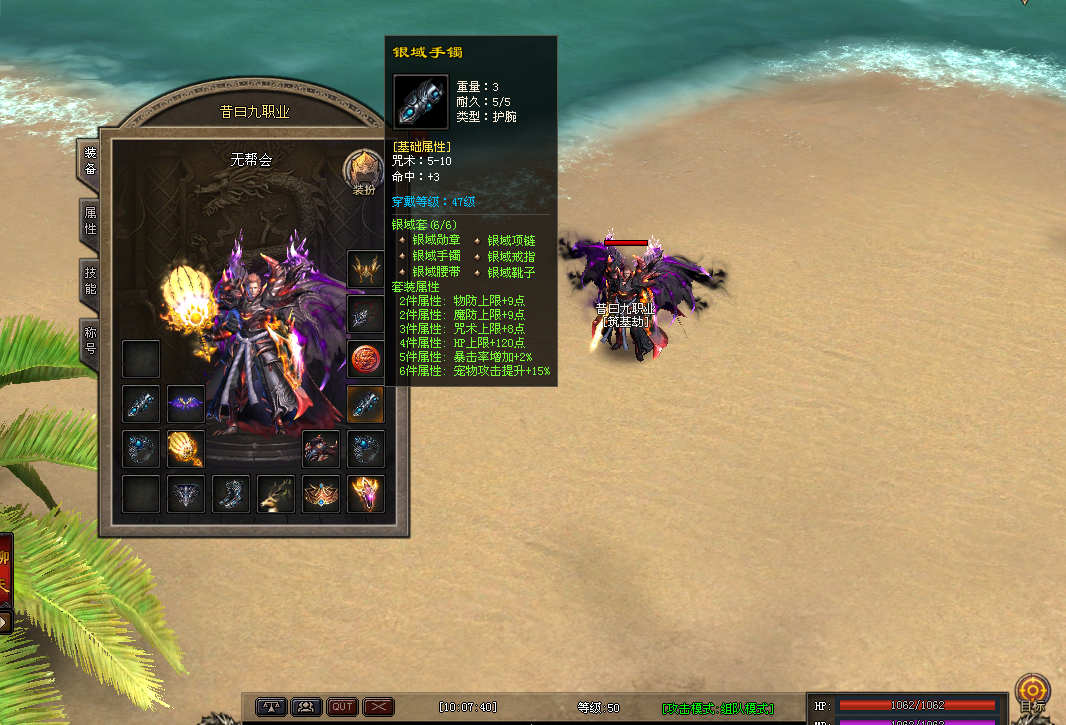The height and width of the screenshot is (725, 1066).
Task: Click the QUT button in bottom bar
Action: point(342,707)
